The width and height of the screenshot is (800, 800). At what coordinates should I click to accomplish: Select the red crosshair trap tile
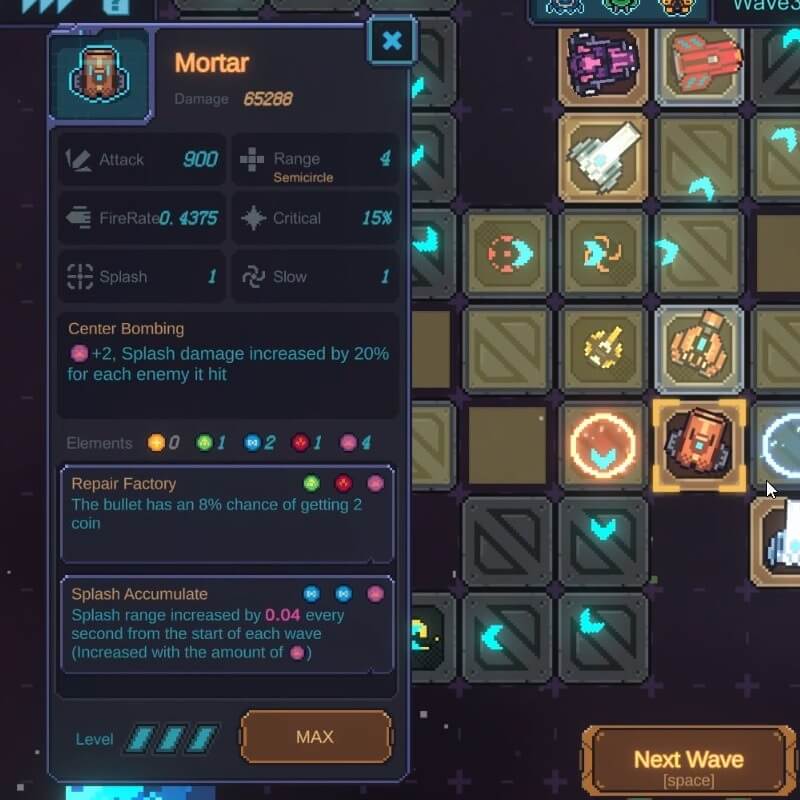coord(507,254)
